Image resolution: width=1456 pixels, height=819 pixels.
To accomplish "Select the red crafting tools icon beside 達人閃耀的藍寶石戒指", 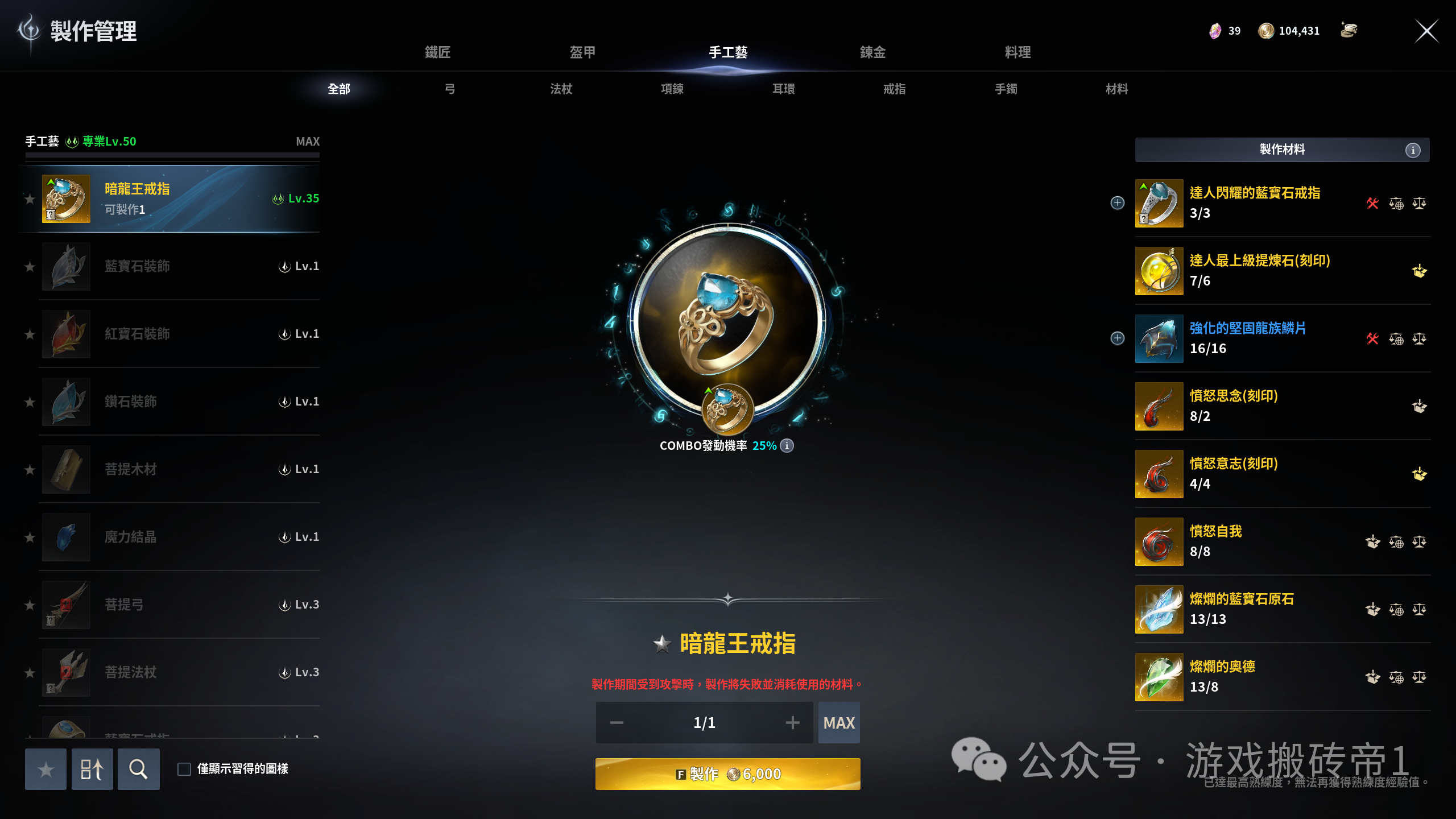I will click(1374, 203).
